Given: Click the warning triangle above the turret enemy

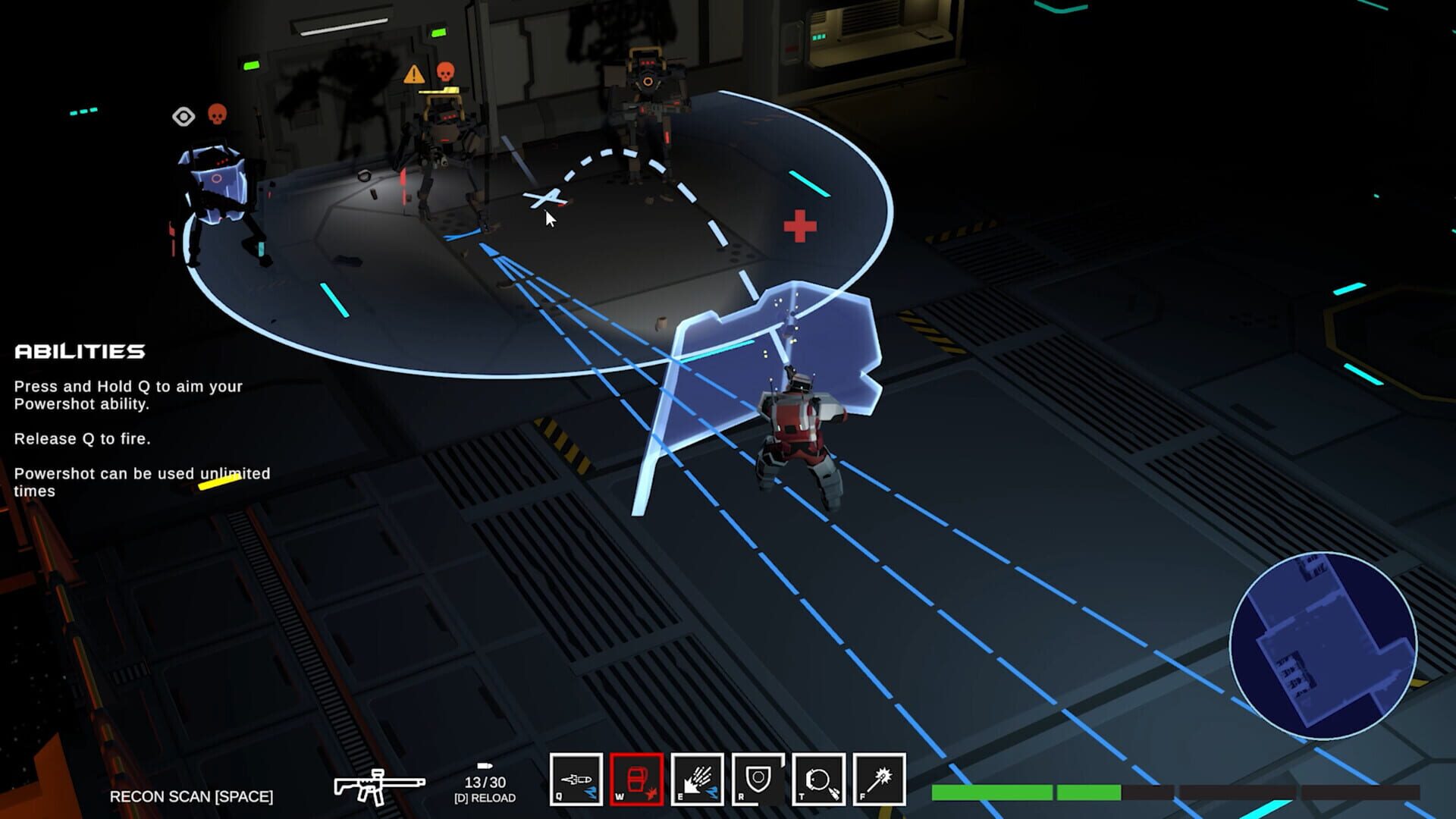Looking at the screenshot, I should point(413,73).
